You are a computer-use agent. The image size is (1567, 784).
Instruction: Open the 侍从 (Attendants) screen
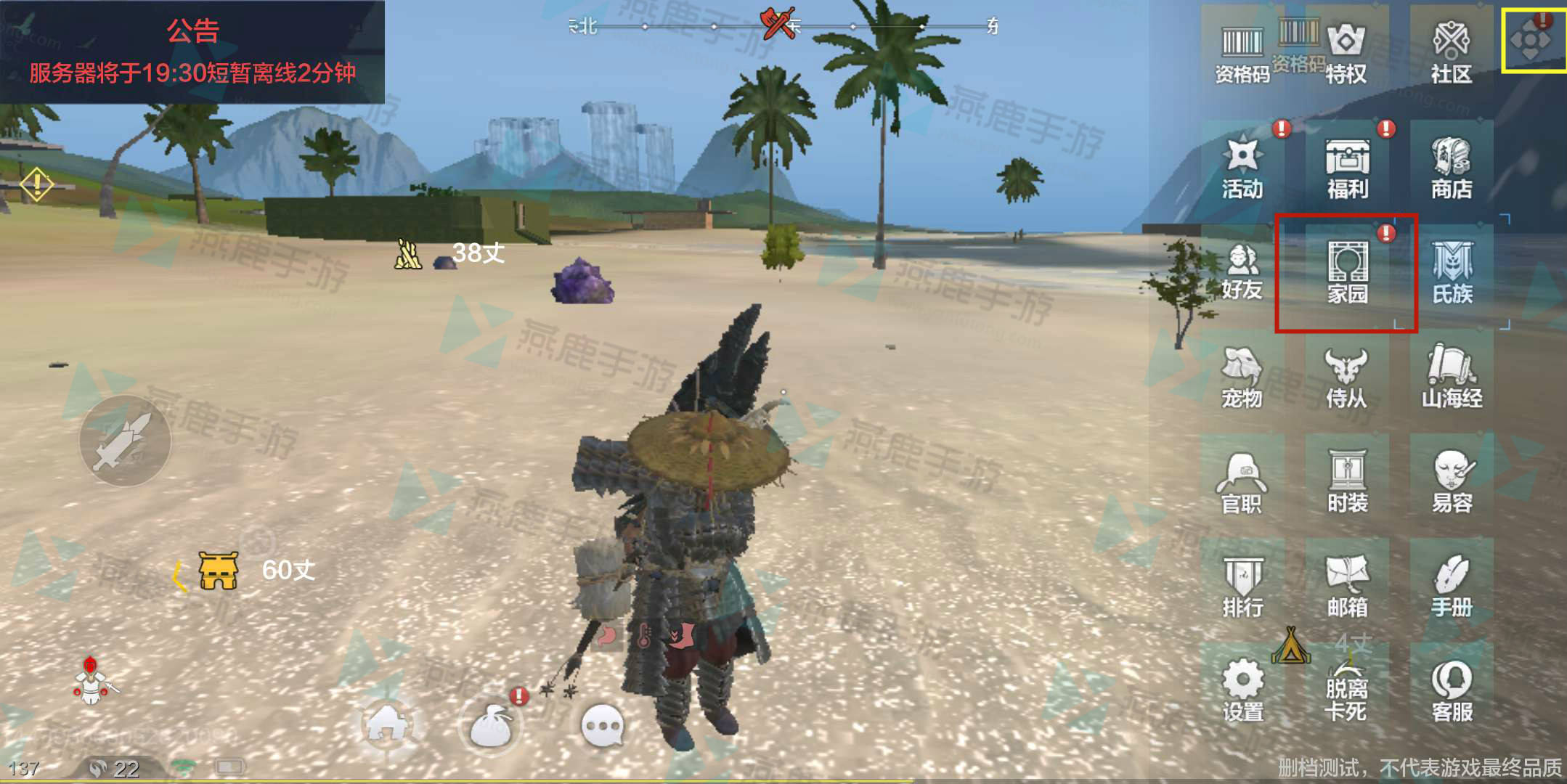pos(1347,377)
